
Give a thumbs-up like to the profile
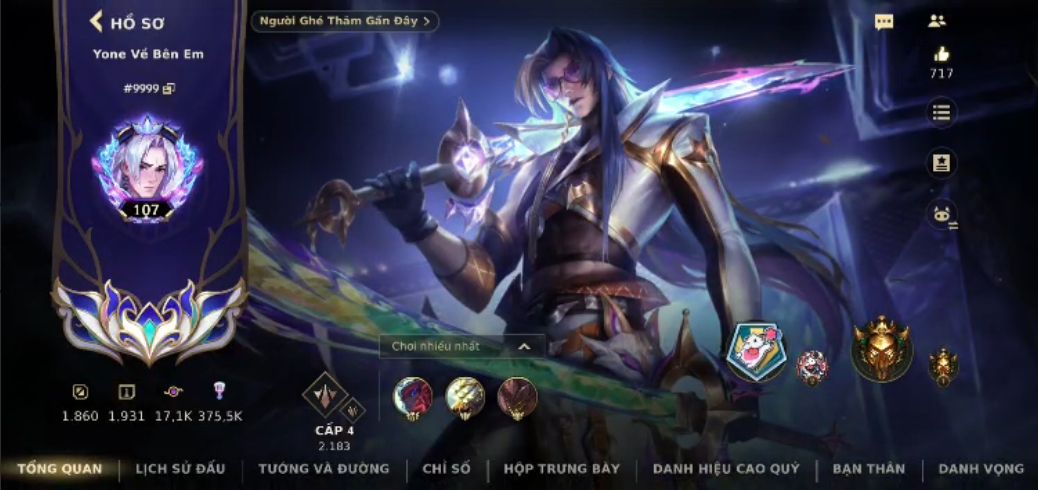click(941, 54)
